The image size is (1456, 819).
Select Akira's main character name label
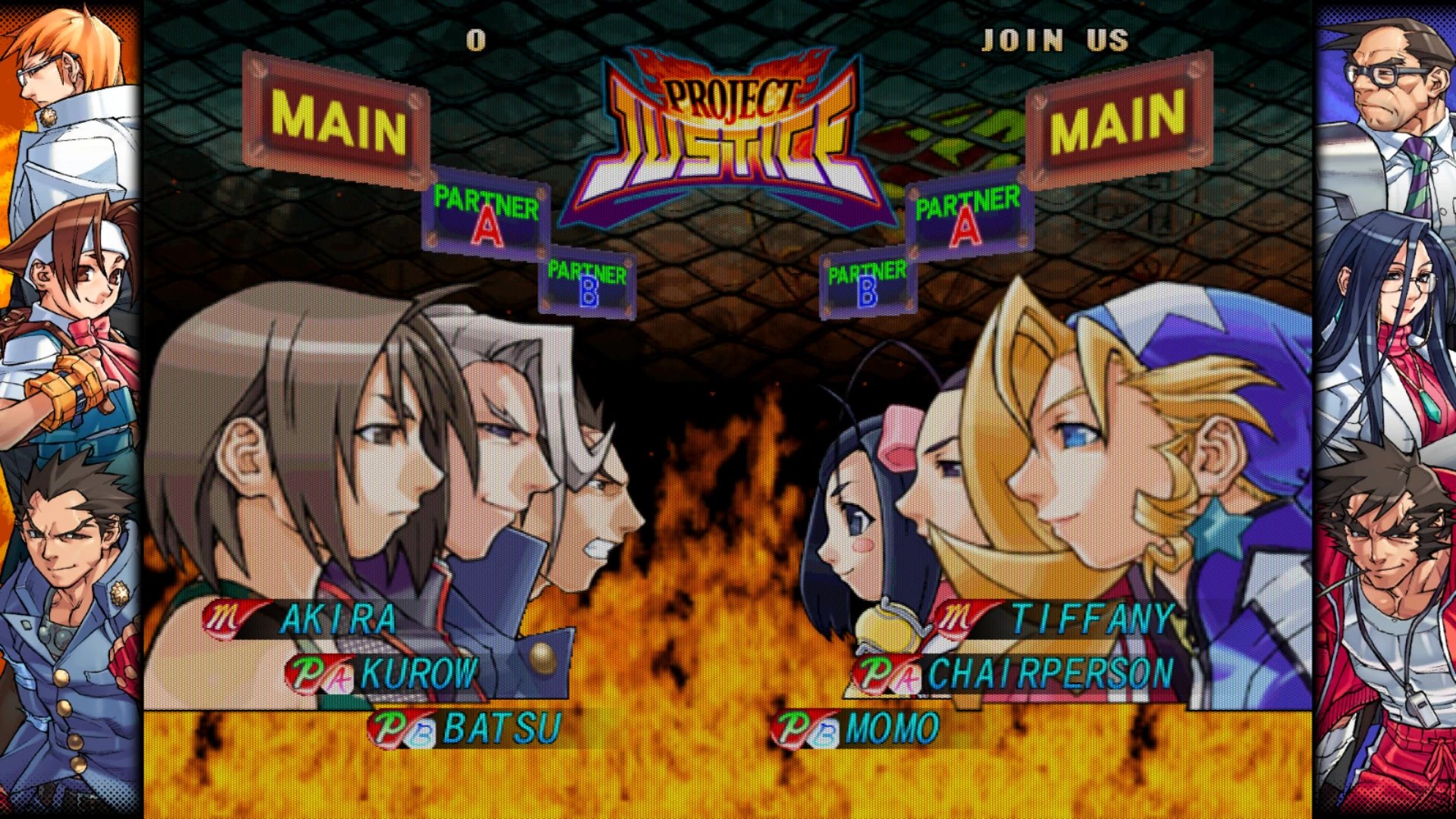[x=337, y=620]
